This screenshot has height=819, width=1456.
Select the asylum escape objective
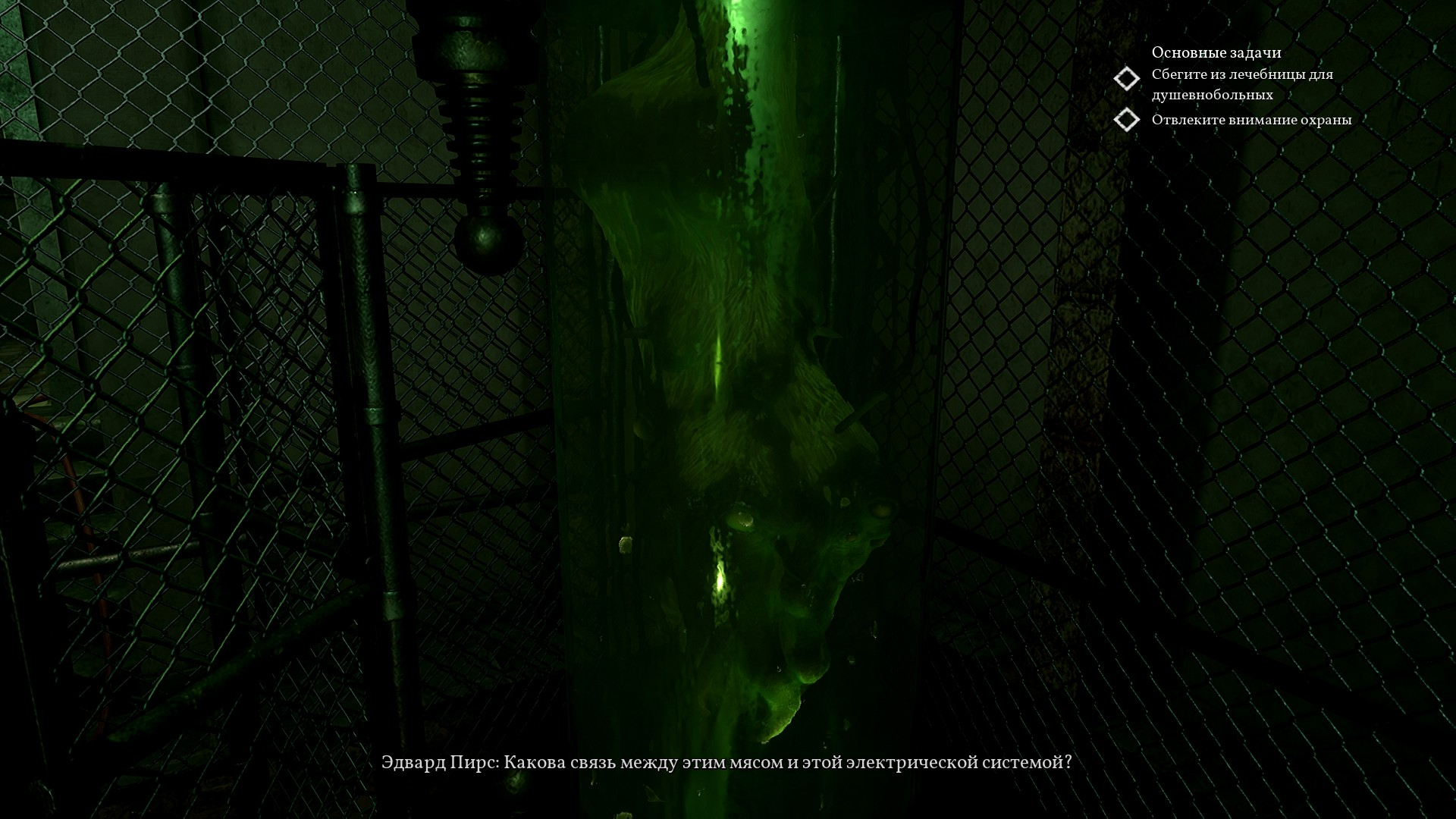[x=1241, y=84]
